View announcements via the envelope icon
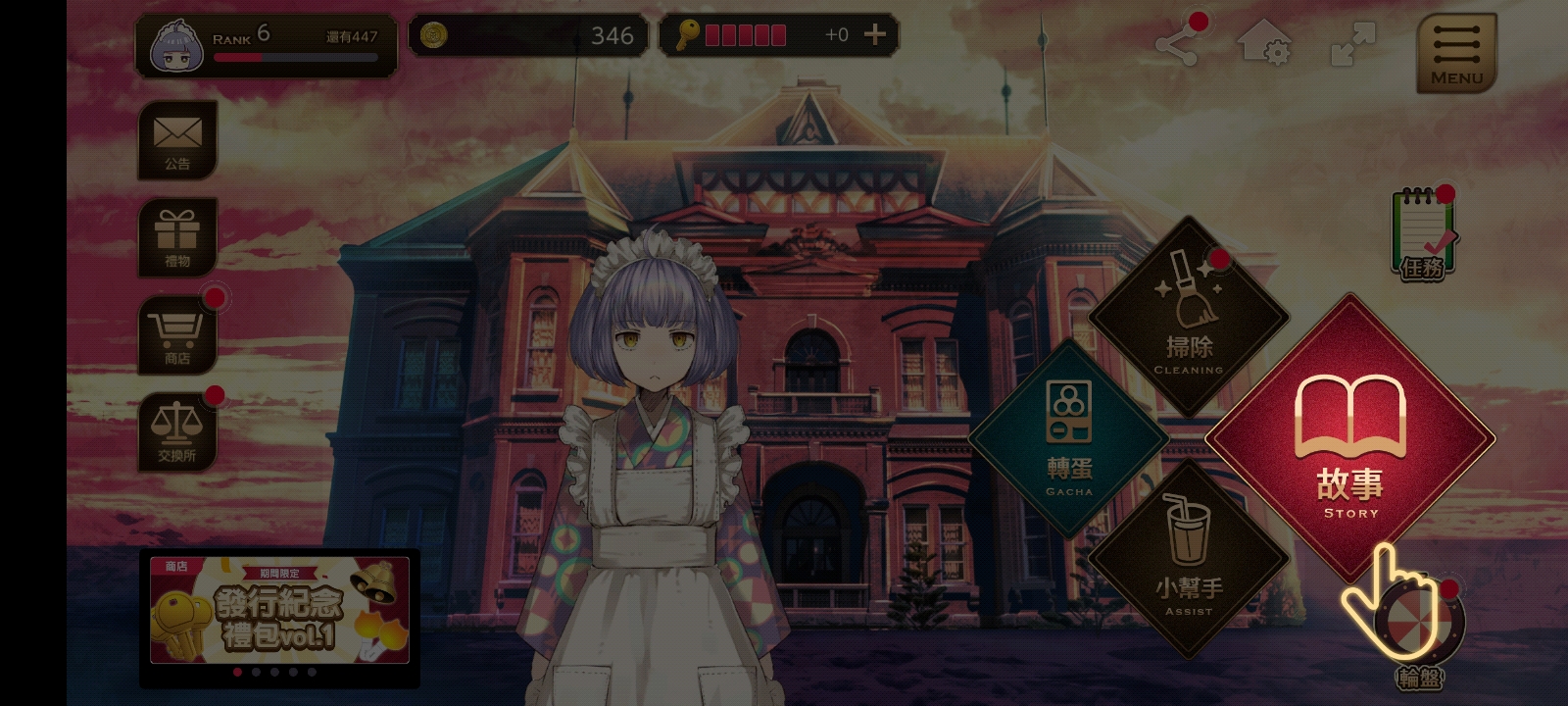This screenshot has height=706, width=1568. [177, 139]
